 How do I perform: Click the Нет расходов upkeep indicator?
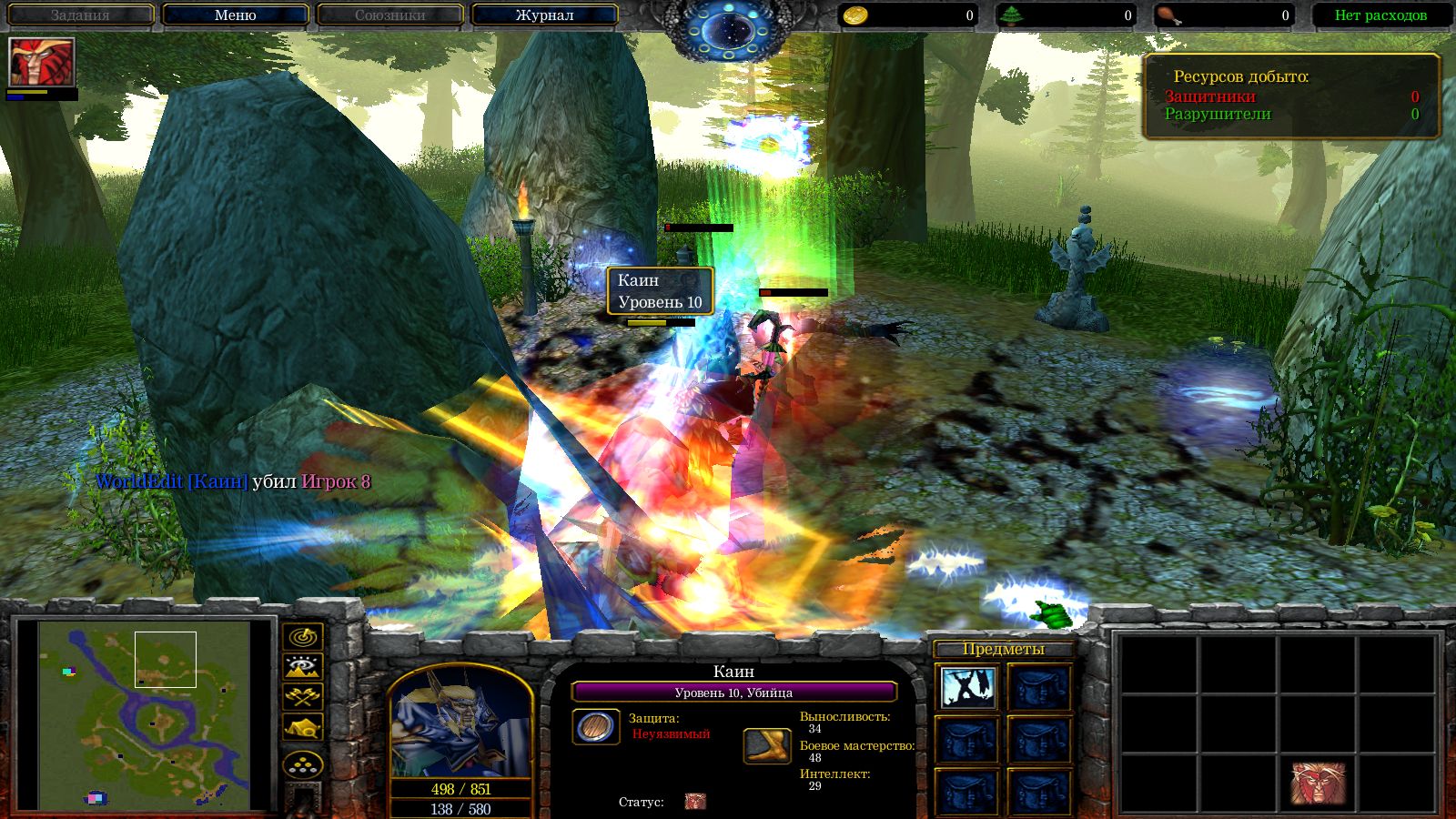point(1380,15)
